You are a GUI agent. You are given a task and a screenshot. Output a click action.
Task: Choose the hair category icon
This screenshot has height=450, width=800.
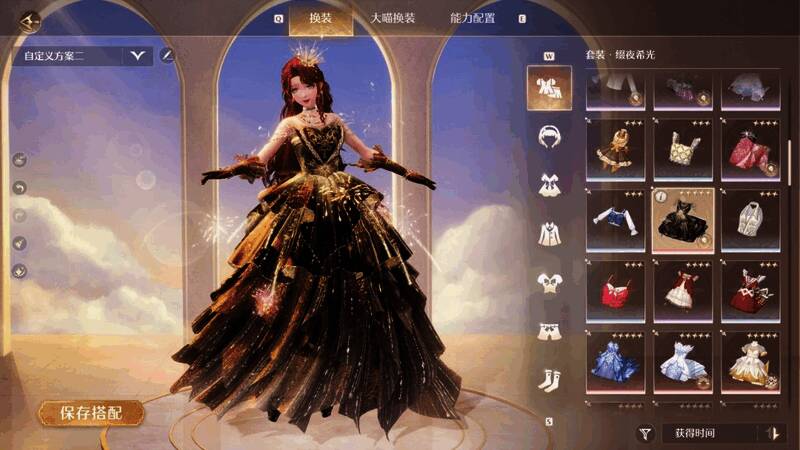click(x=549, y=136)
